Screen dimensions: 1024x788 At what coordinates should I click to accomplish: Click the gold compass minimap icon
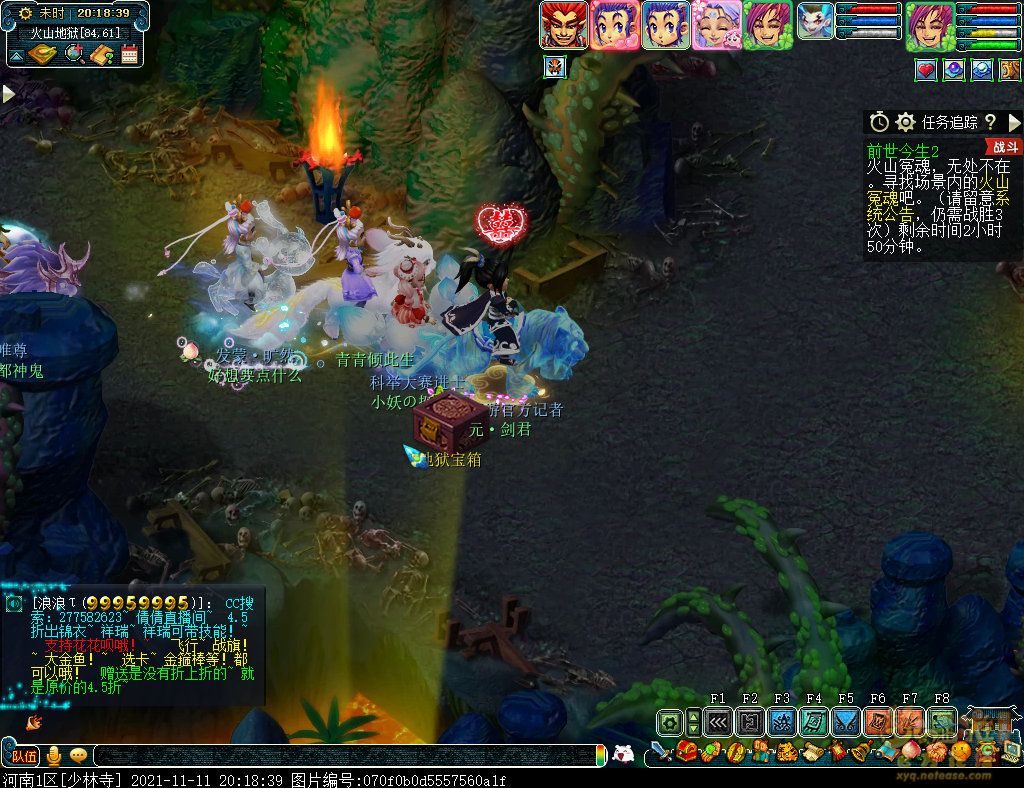[x=41, y=54]
